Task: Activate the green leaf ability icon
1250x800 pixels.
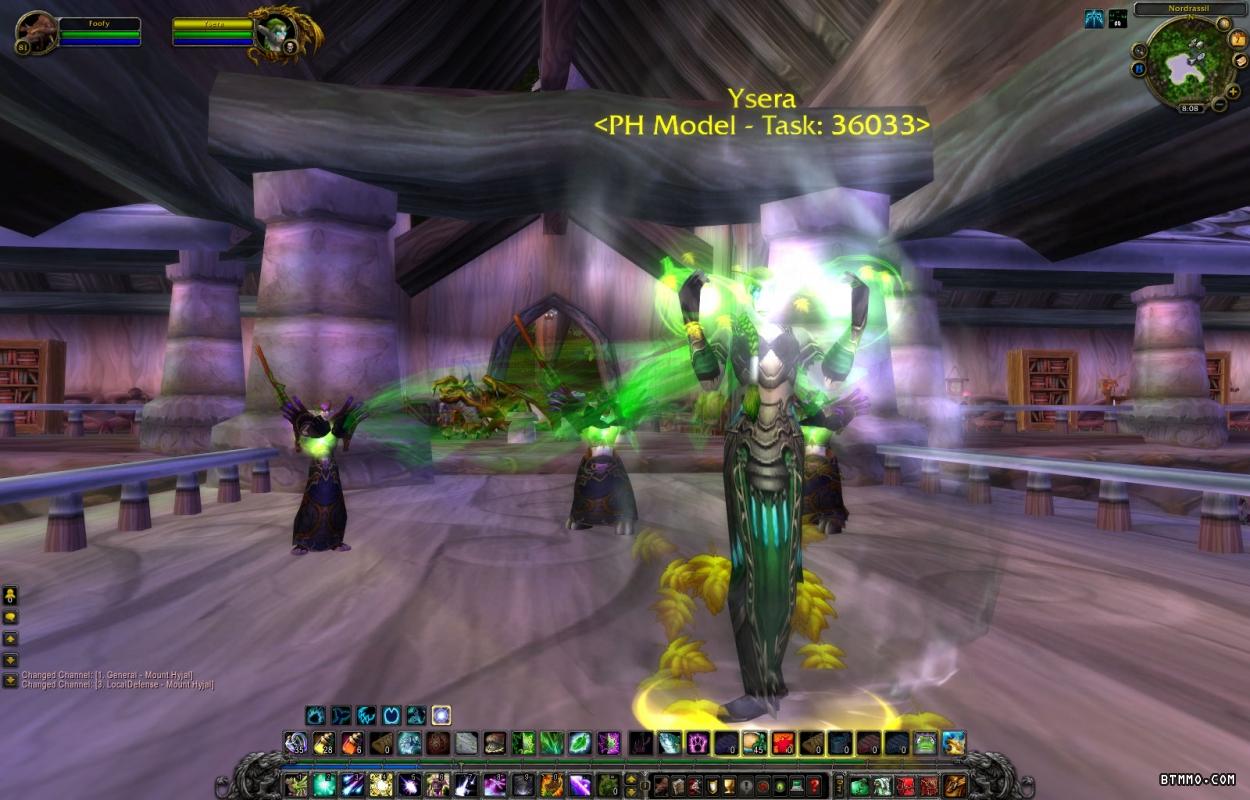Action: pos(580,743)
